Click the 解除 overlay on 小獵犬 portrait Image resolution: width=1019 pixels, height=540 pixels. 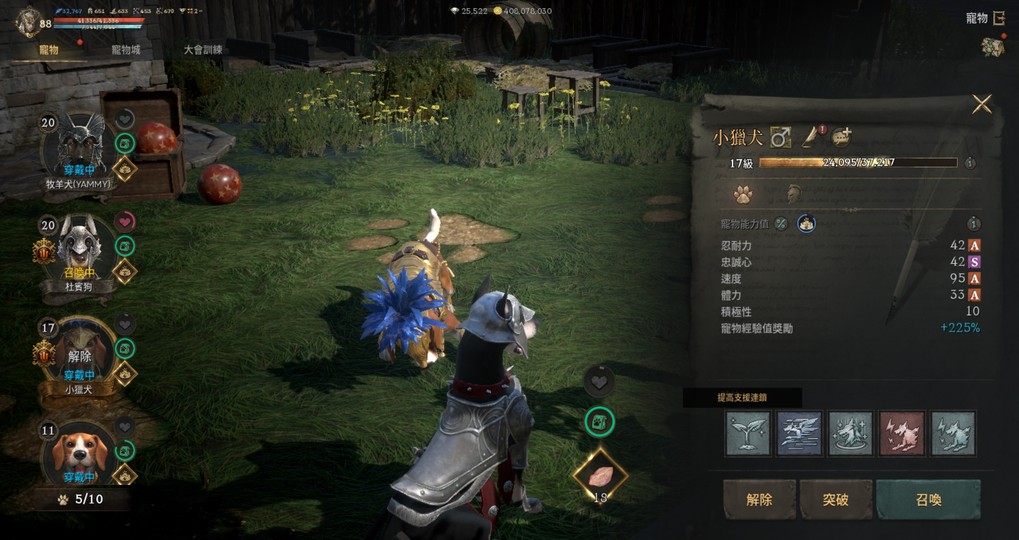80,355
